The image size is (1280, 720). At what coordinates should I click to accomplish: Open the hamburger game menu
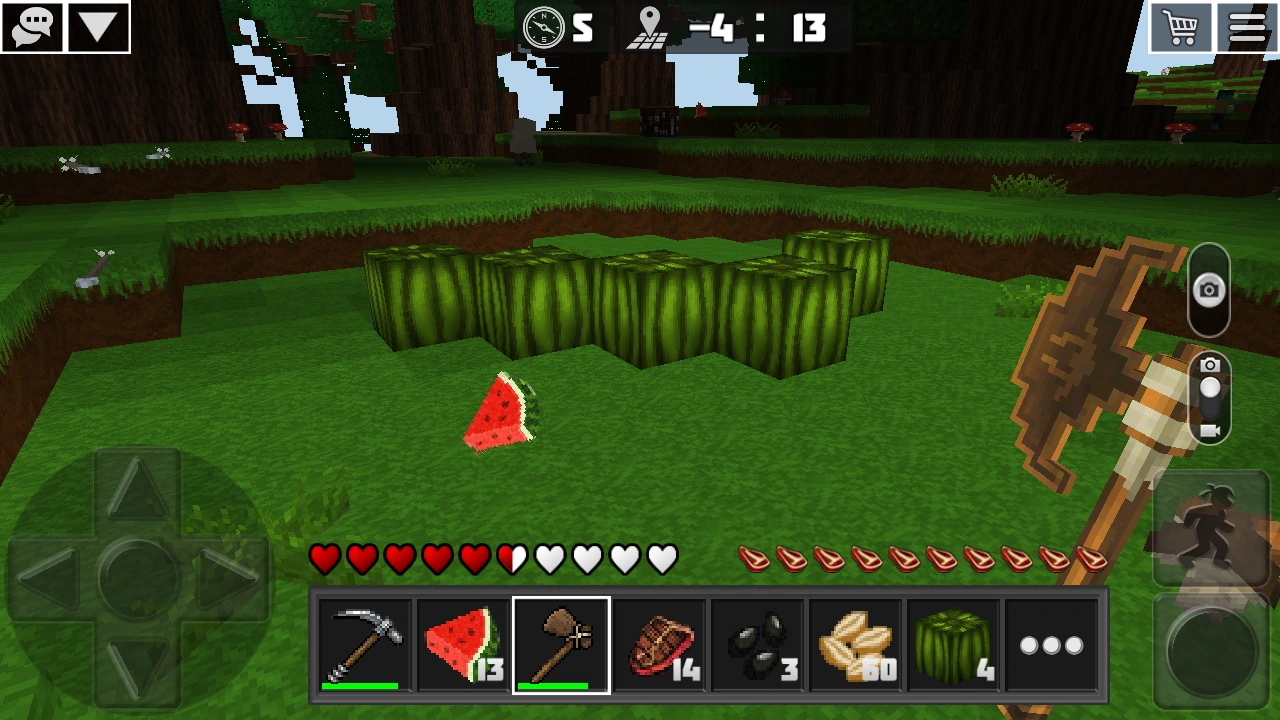coord(1249,26)
